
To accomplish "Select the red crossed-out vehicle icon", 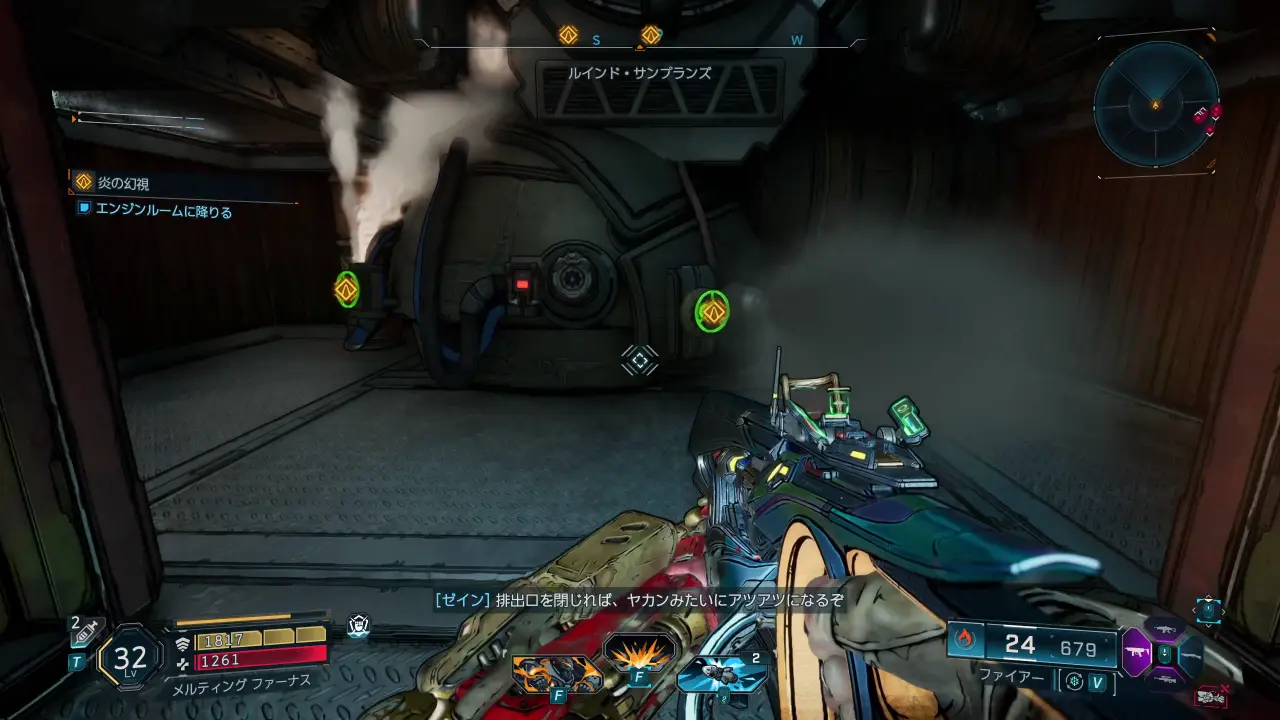I will (x=1210, y=695).
